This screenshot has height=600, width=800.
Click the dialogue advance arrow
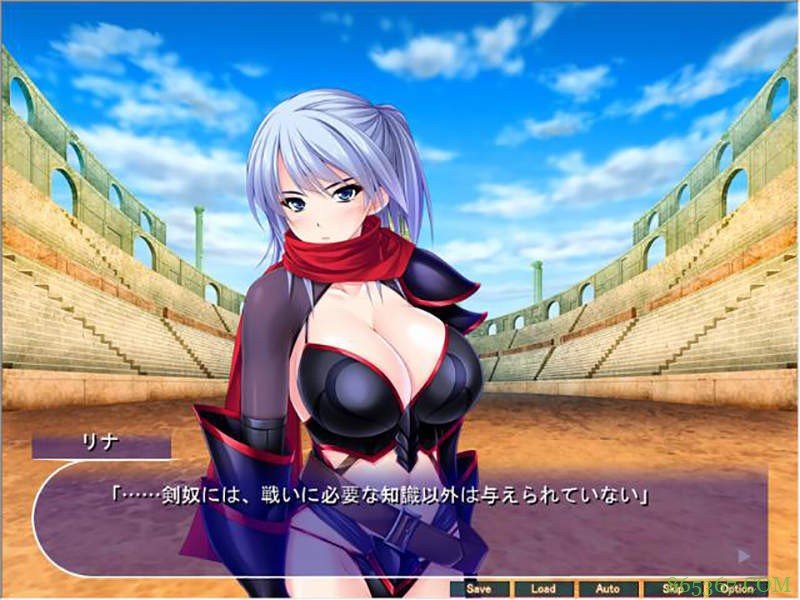[743, 556]
